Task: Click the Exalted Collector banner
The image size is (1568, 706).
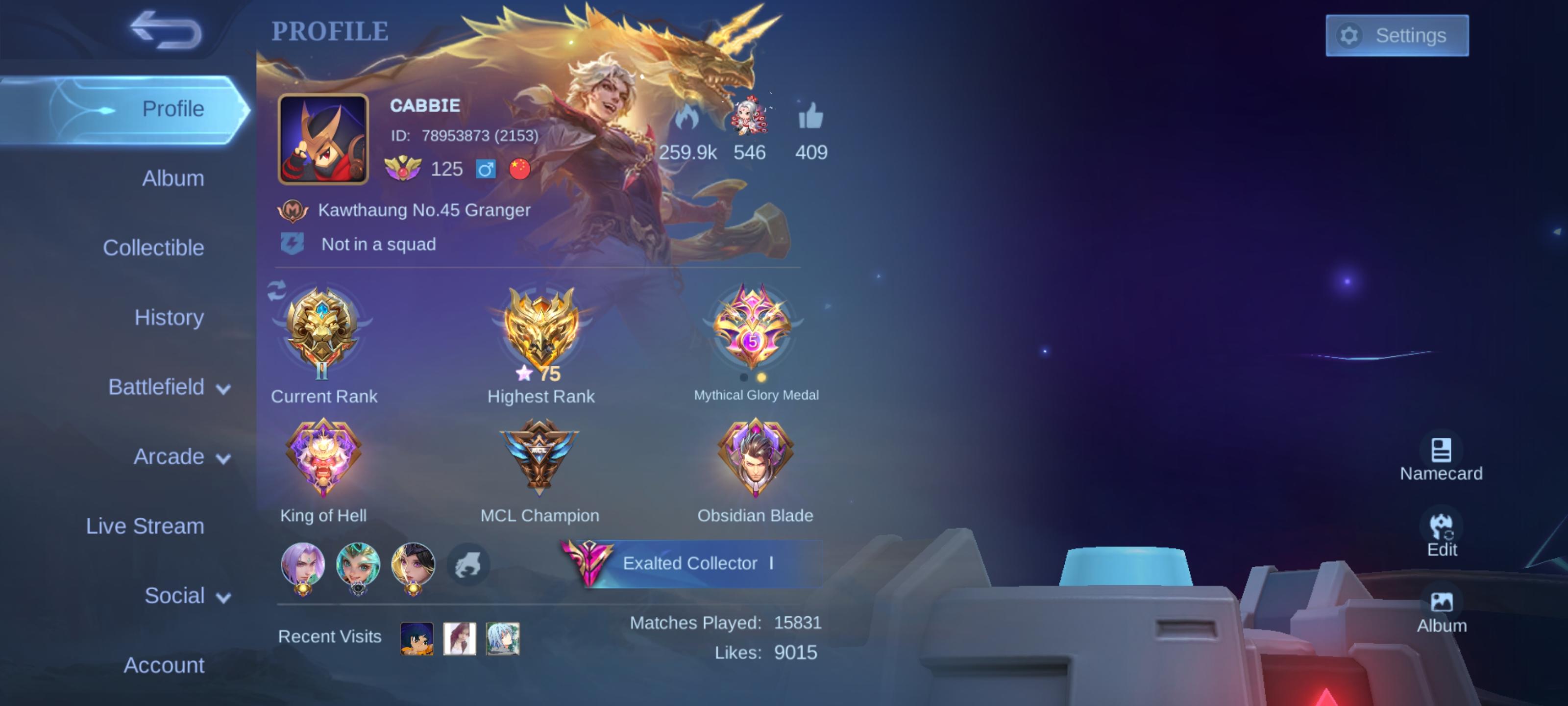Action: click(700, 563)
